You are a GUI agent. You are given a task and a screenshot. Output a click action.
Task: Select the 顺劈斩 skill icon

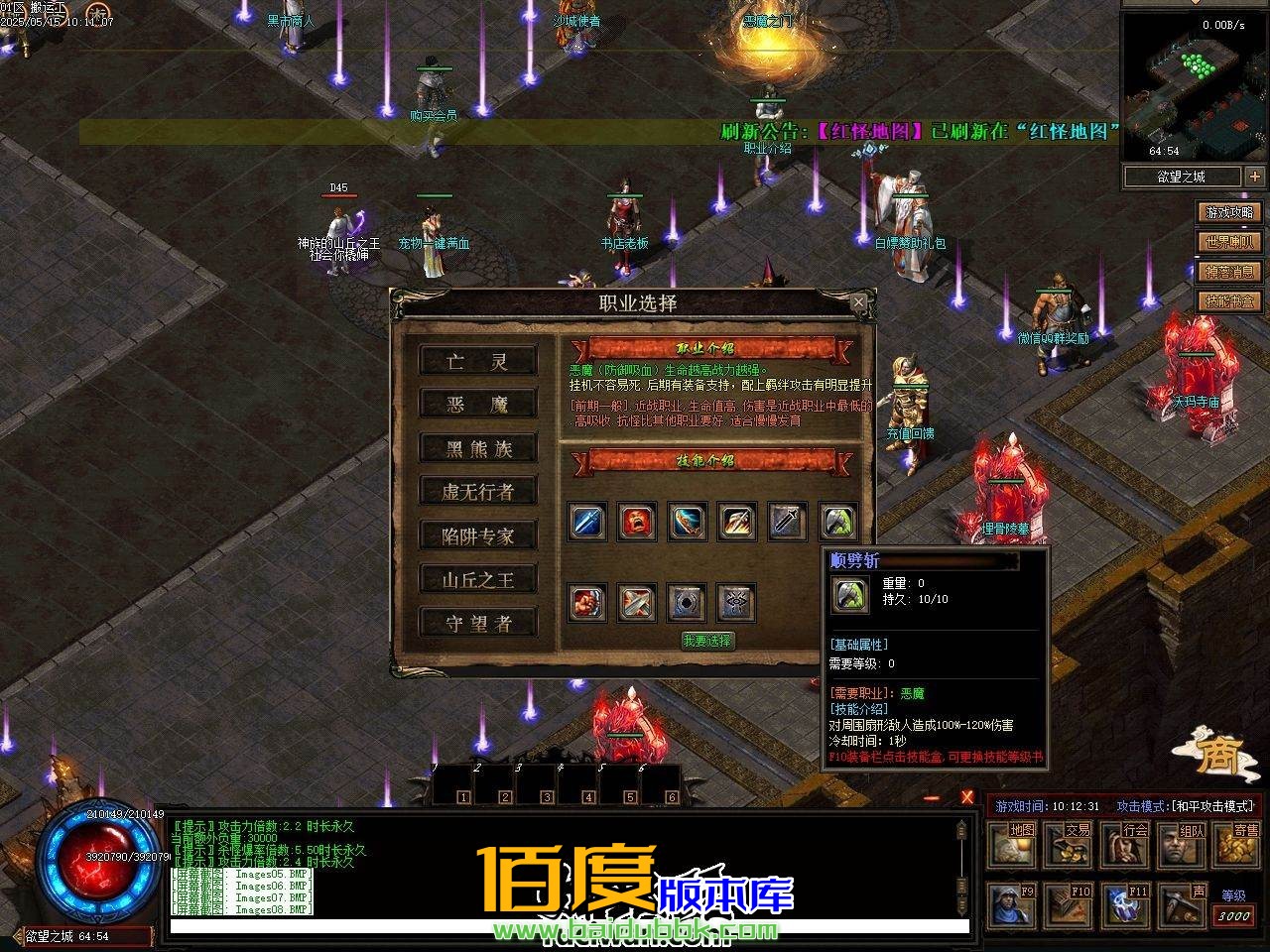click(837, 523)
